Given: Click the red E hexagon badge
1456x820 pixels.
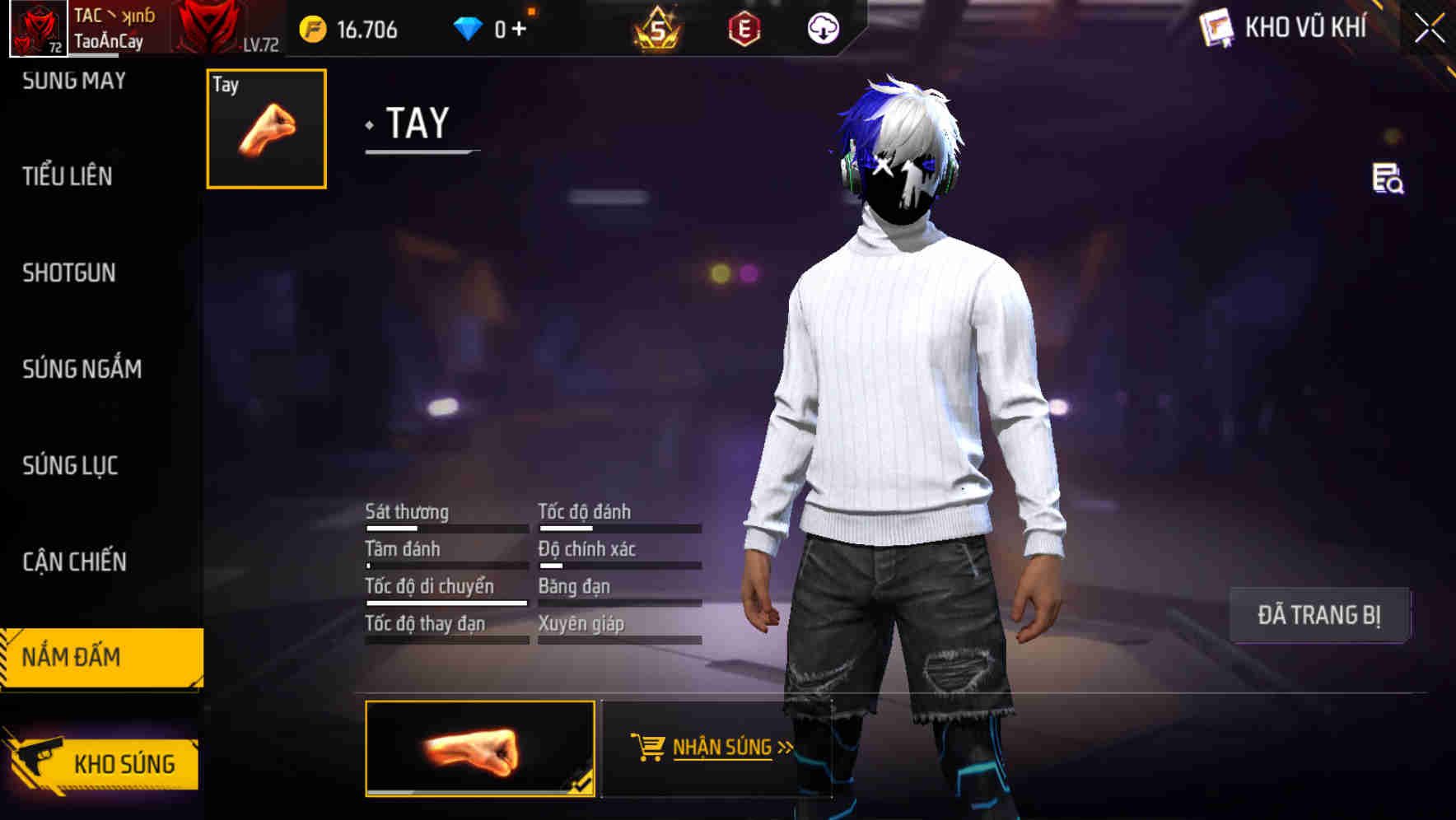Looking at the screenshot, I should point(743,30).
